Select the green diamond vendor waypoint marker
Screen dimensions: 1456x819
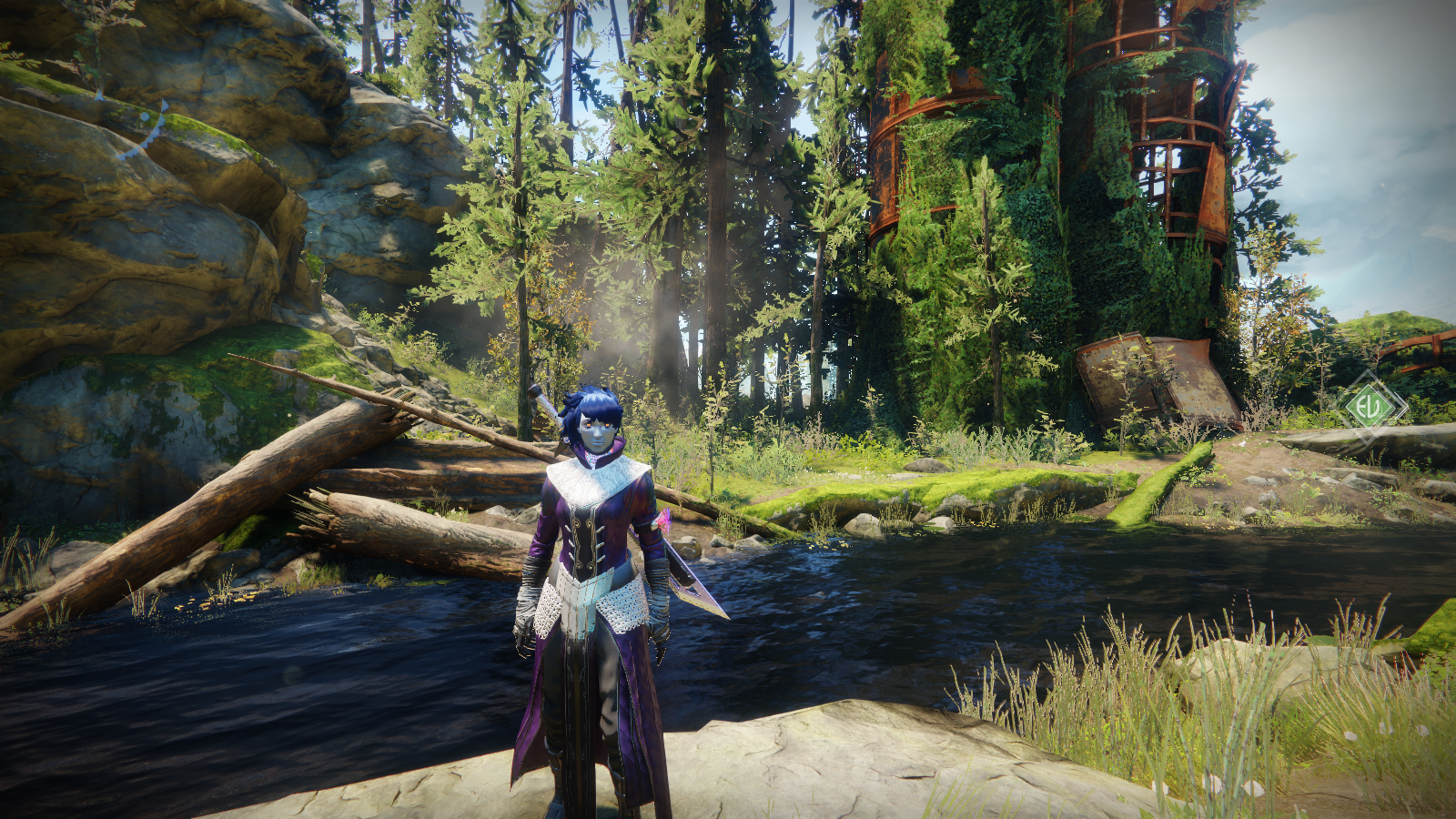pyautogui.click(x=1370, y=406)
